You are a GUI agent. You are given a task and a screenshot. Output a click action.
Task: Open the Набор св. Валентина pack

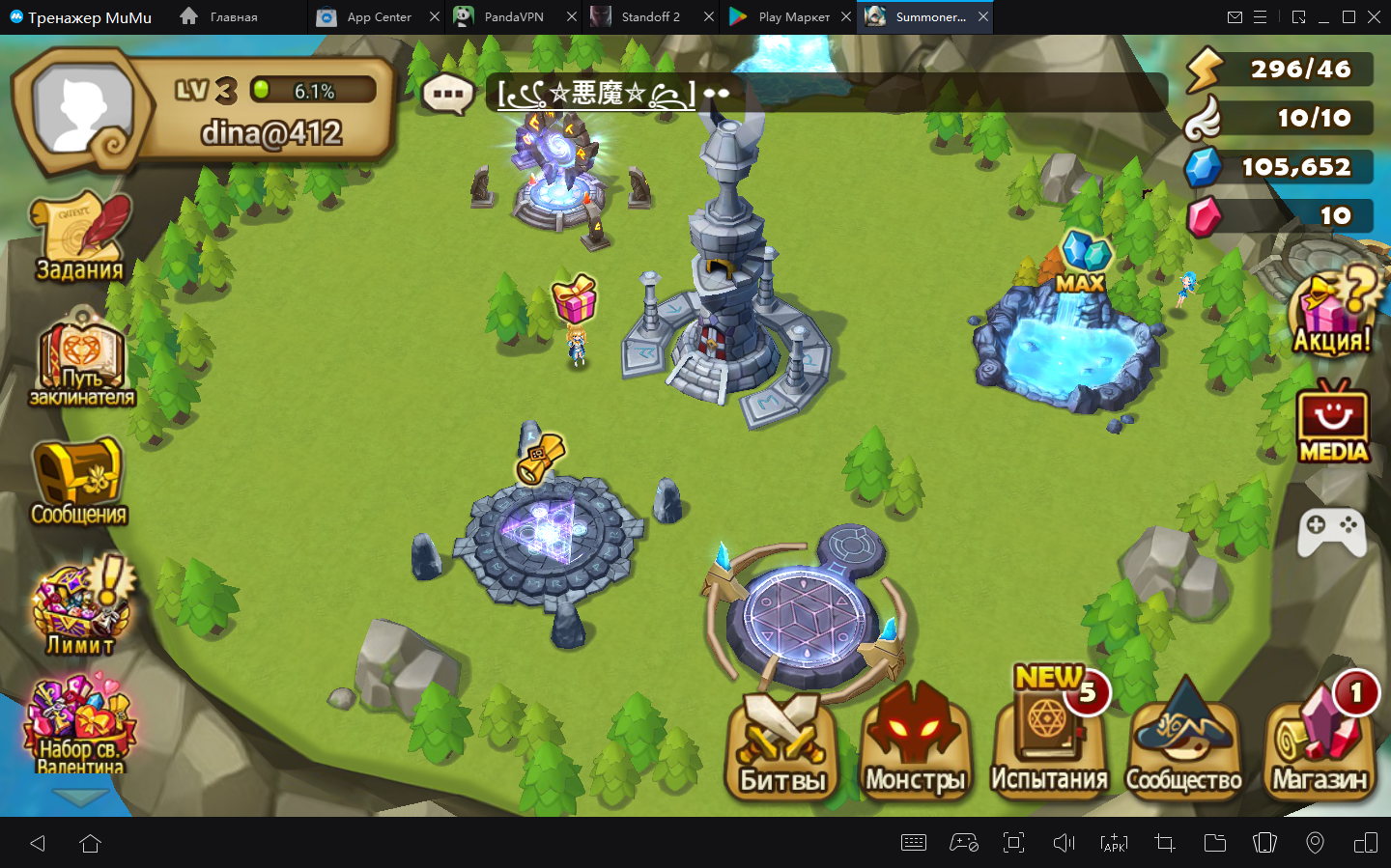click(79, 725)
